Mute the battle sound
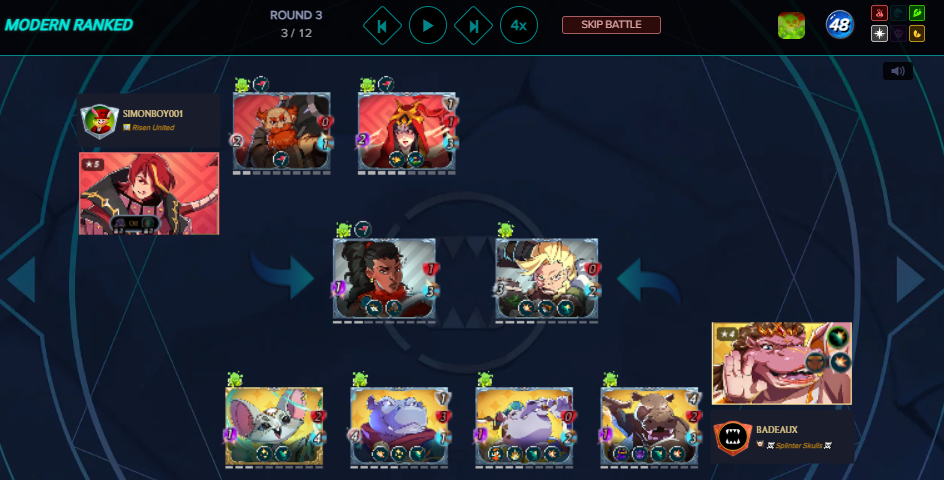Viewport: 944px width, 480px height. point(897,71)
